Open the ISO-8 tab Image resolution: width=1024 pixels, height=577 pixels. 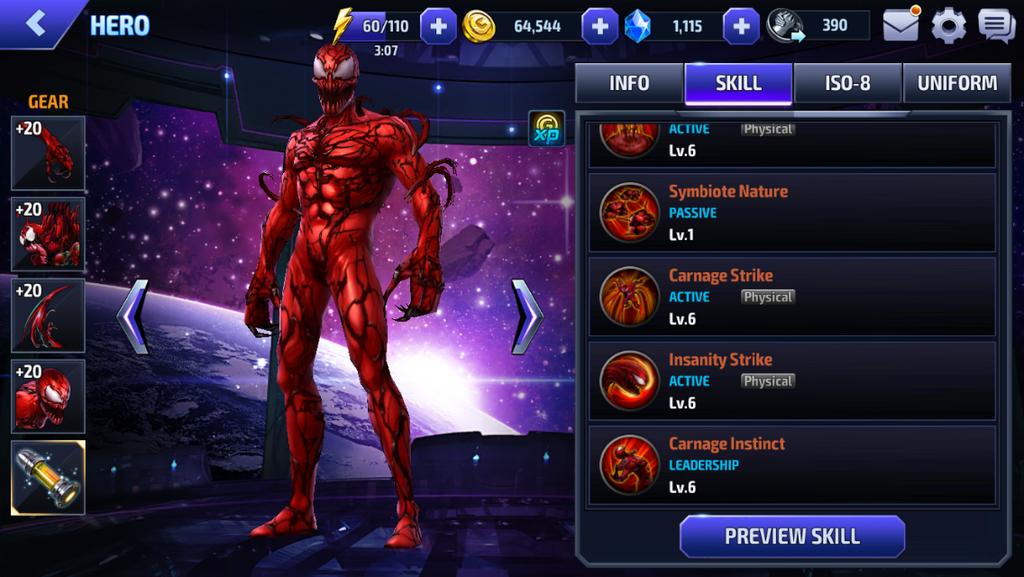coord(848,83)
